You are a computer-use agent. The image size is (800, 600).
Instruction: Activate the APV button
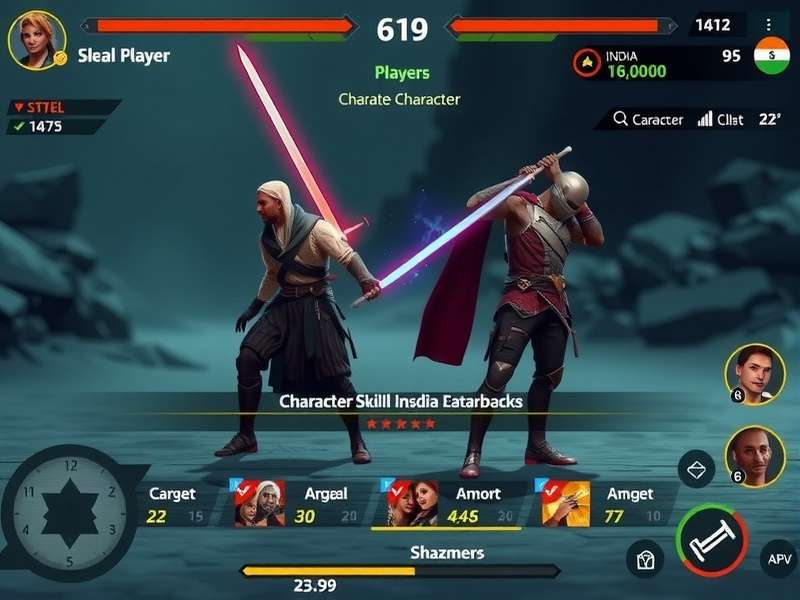(777, 558)
